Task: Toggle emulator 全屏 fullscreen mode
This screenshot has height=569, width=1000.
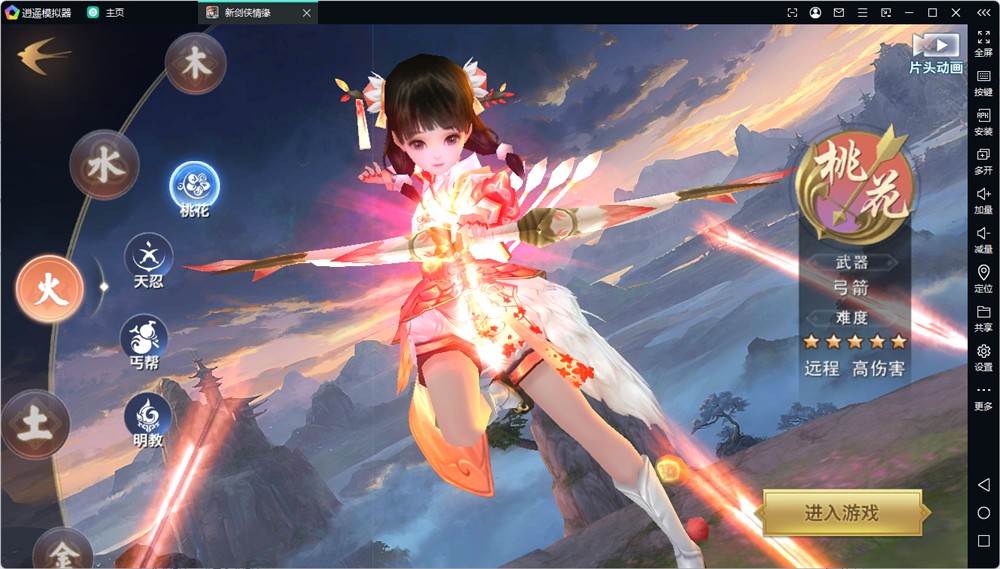Action: point(983,42)
